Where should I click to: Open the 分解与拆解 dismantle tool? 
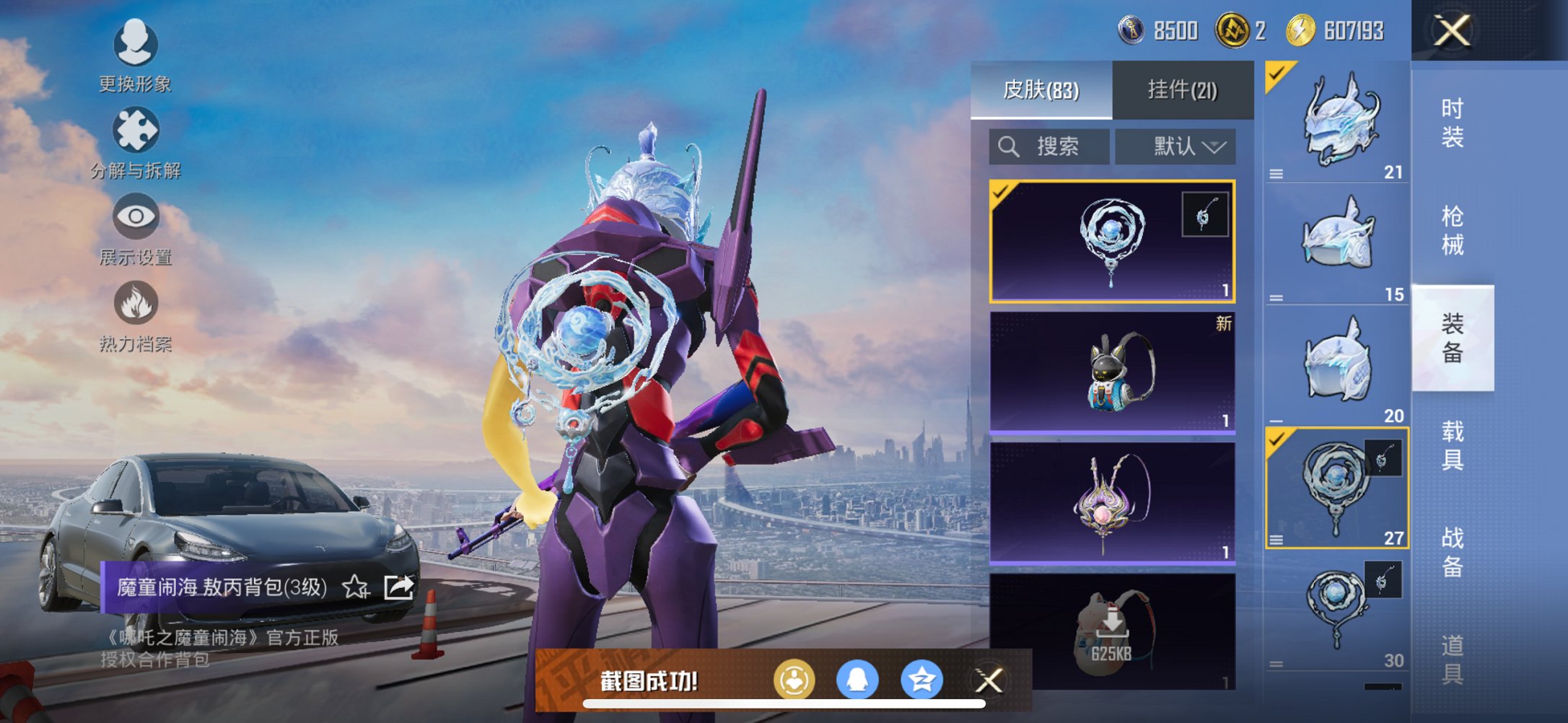tap(136, 132)
